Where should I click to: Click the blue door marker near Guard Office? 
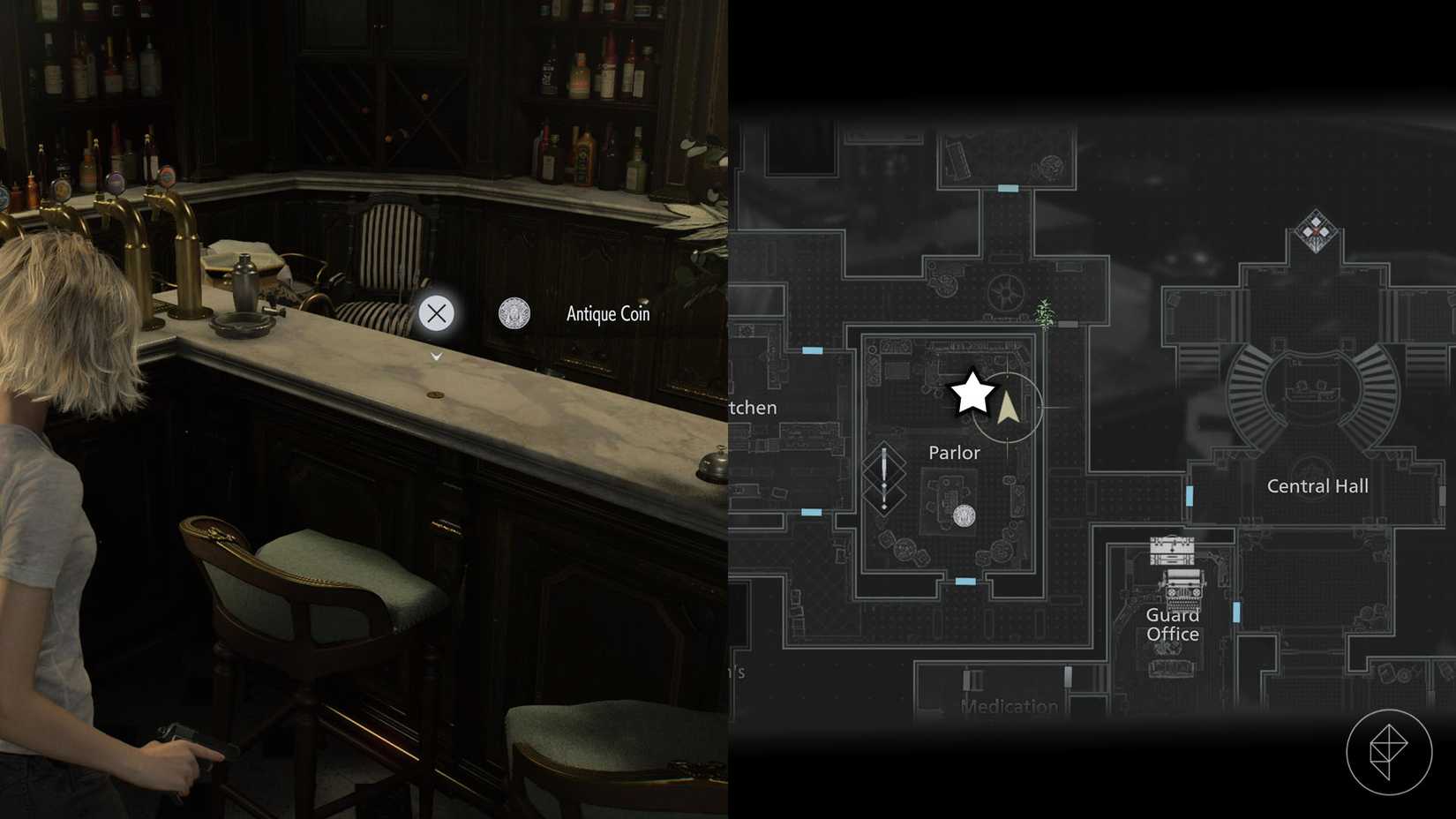pyautogui.click(x=1235, y=610)
